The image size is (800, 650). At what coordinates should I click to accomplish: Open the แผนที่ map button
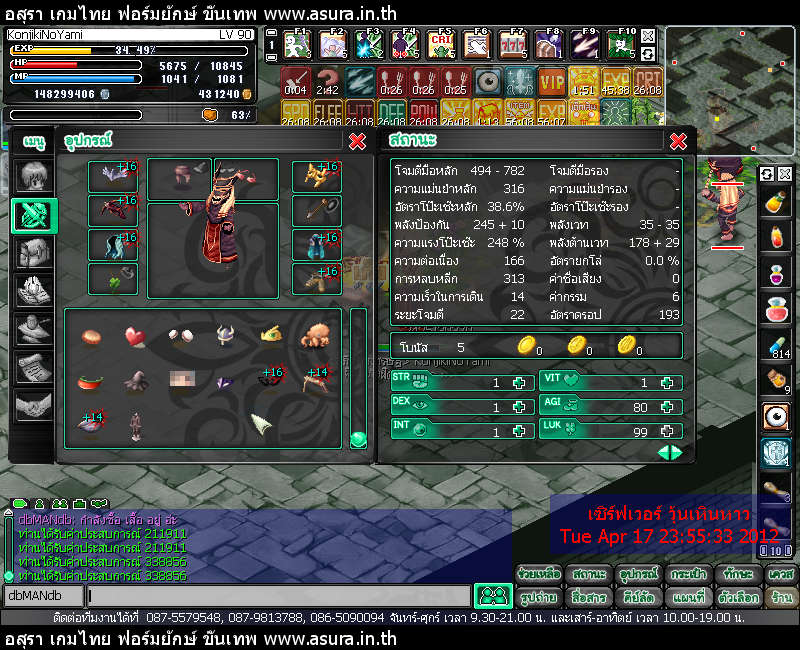tap(690, 597)
